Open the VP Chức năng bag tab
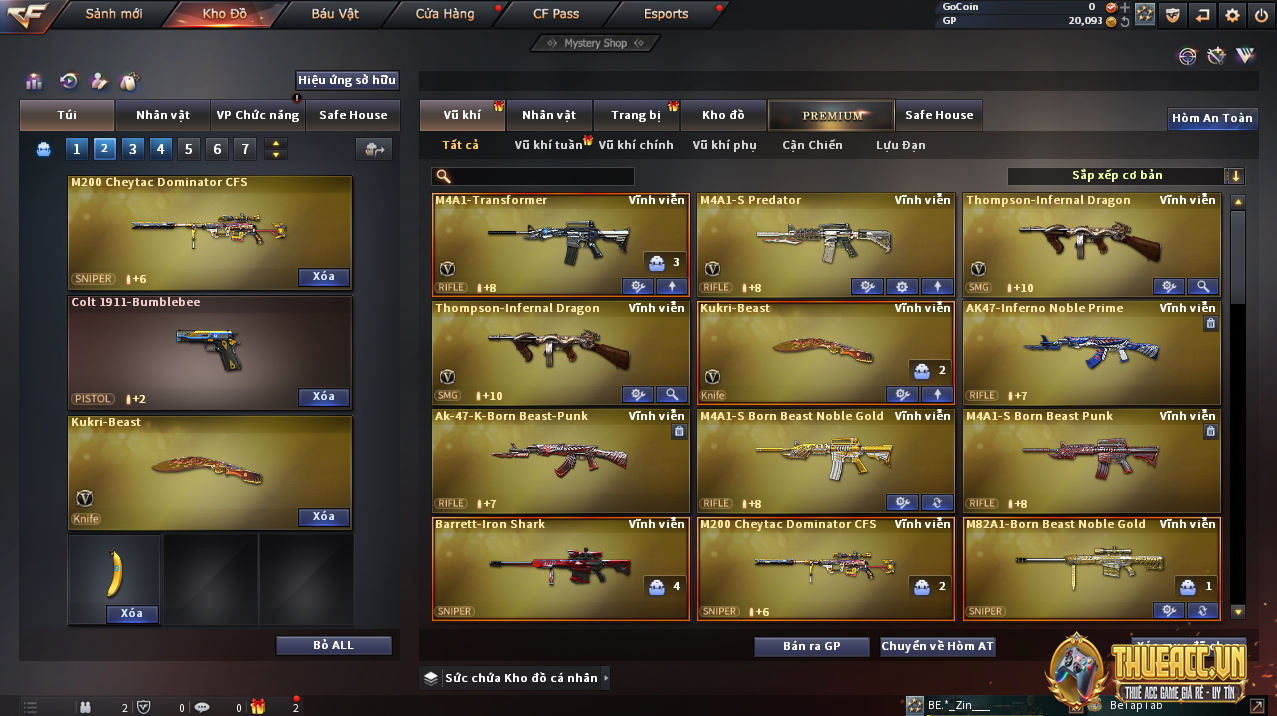Image resolution: width=1277 pixels, height=716 pixels. point(257,115)
